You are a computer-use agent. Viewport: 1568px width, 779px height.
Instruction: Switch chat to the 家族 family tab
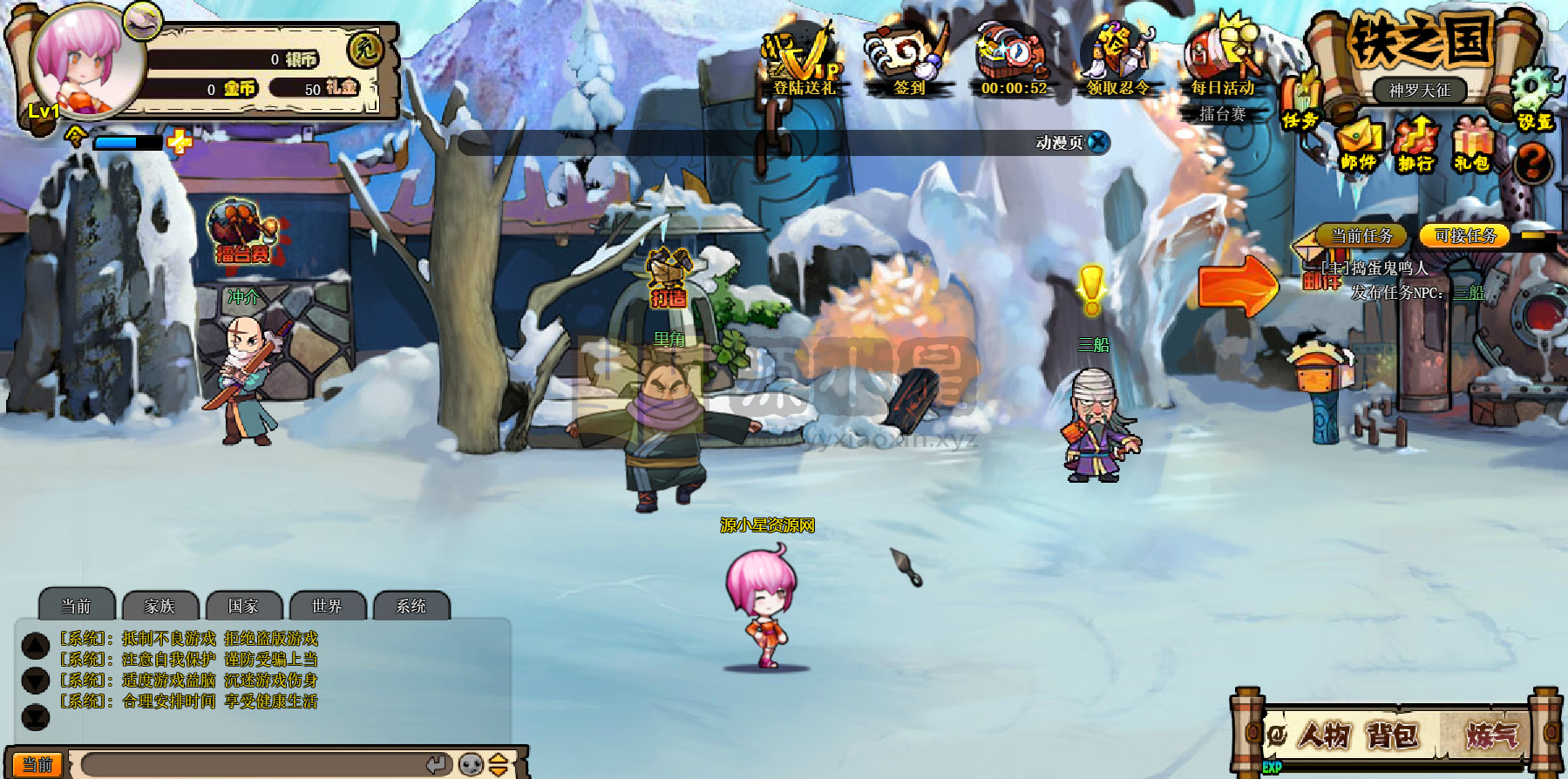[160, 606]
